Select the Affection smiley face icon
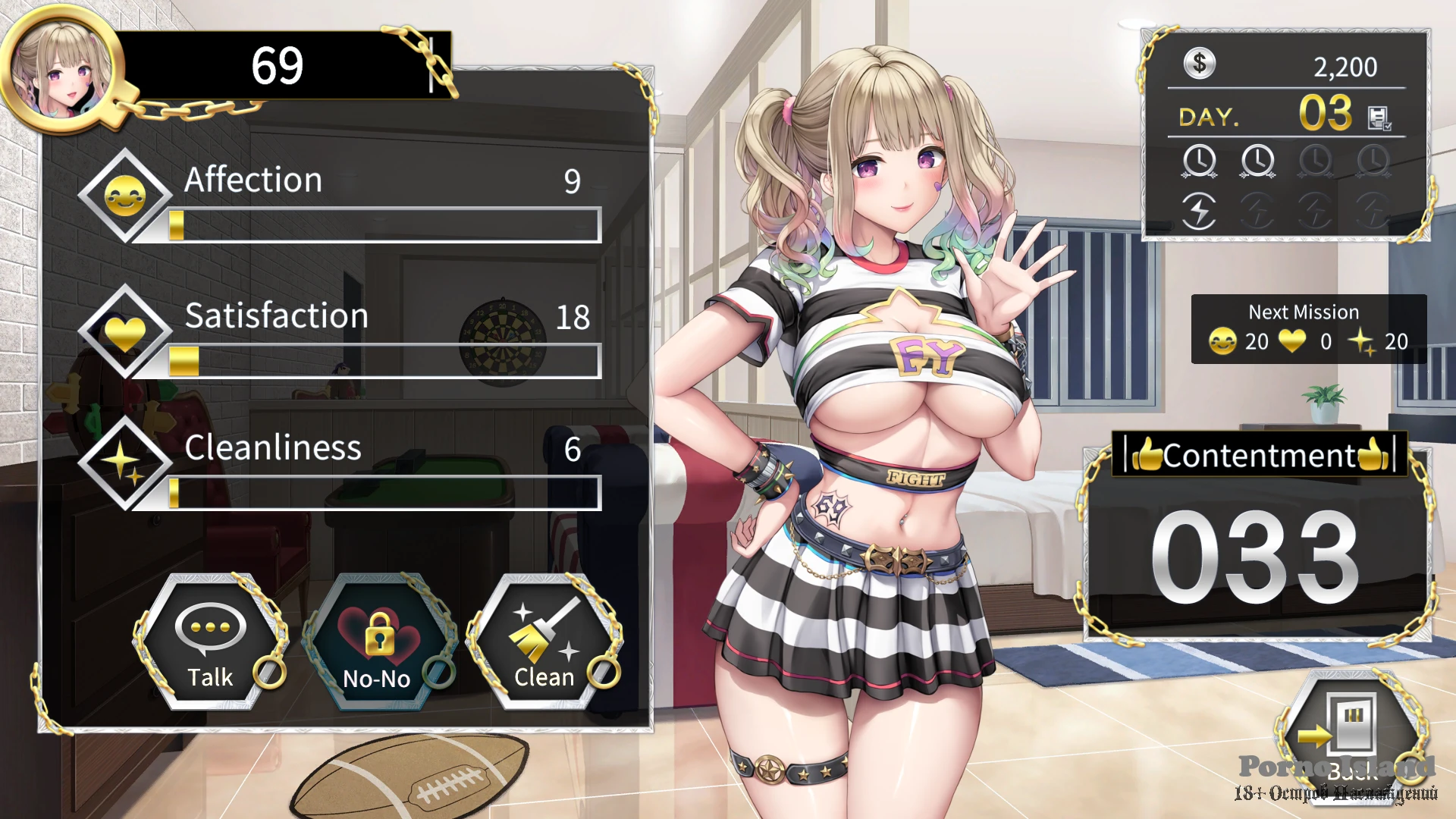Viewport: 1456px width, 819px height. tap(125, 196)
